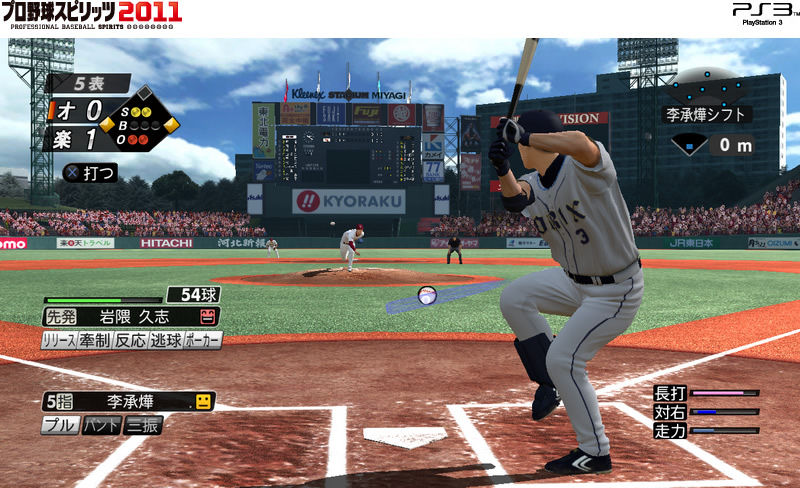Select the プル batter trait tag
The height and width of the screenshot is (488, 800).
58,425
